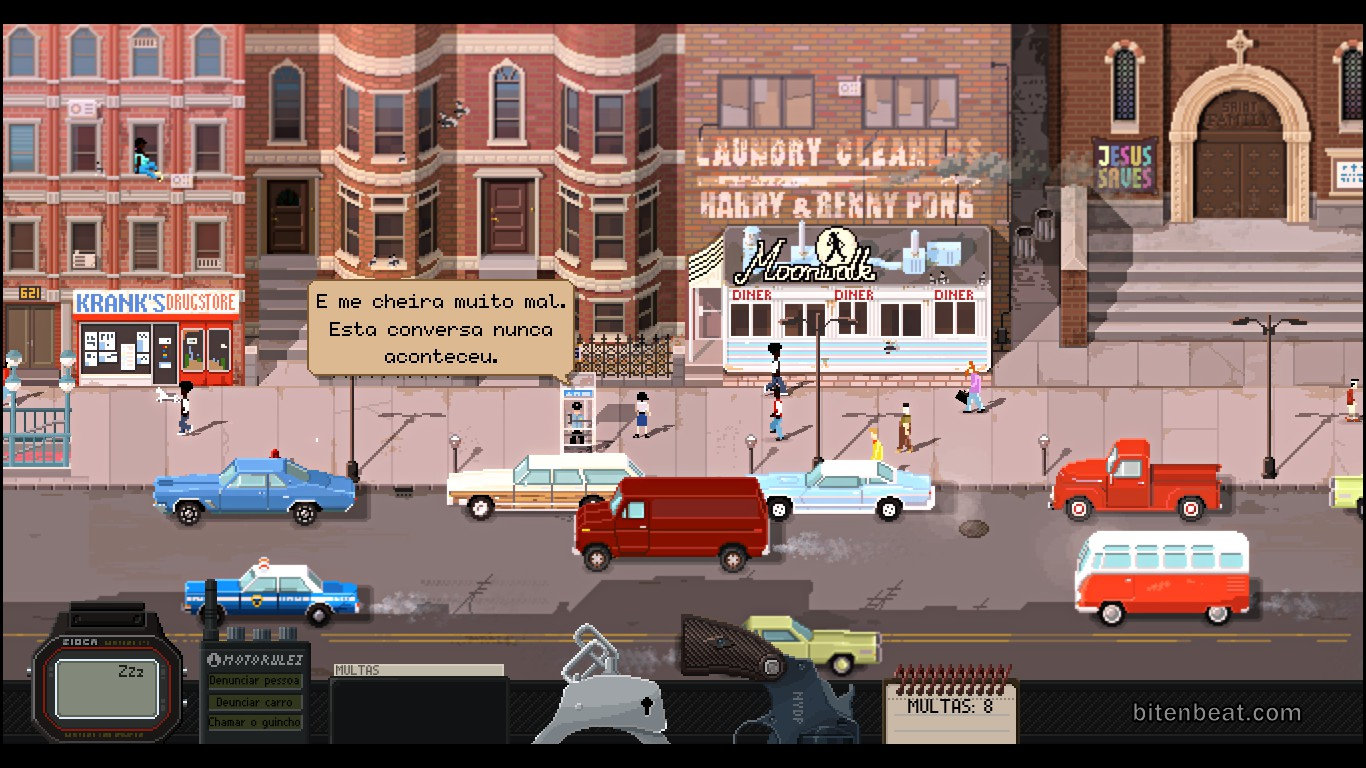Viewport: 1366px width, 768px height.
Task: Click "Chamar o guincho" radio option
Action: click(x=254, y=722)
